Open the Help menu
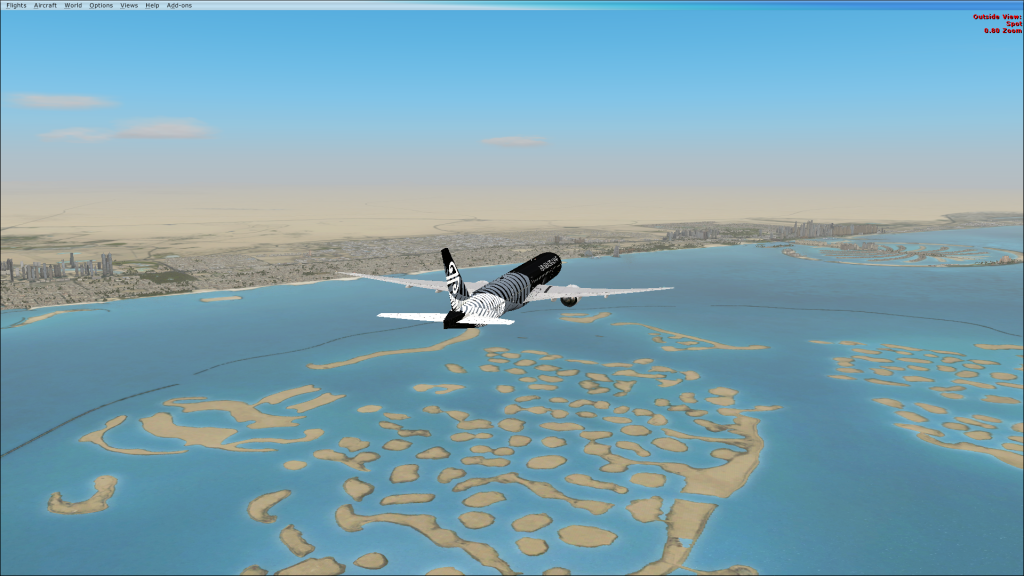The width and height of the screenshot is (1024, 576). 152,5
